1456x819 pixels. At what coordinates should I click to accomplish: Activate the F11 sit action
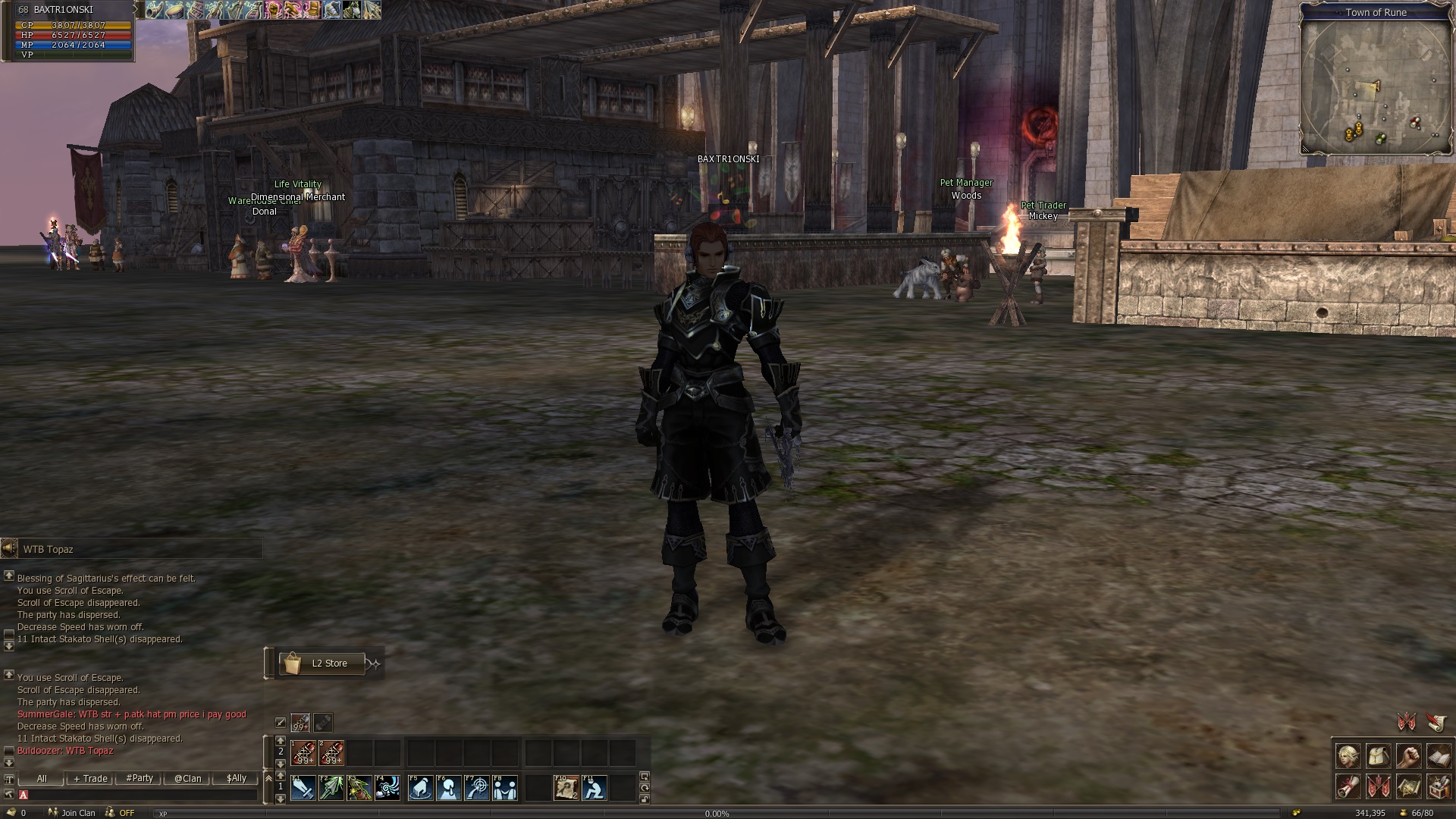point(594,788)
